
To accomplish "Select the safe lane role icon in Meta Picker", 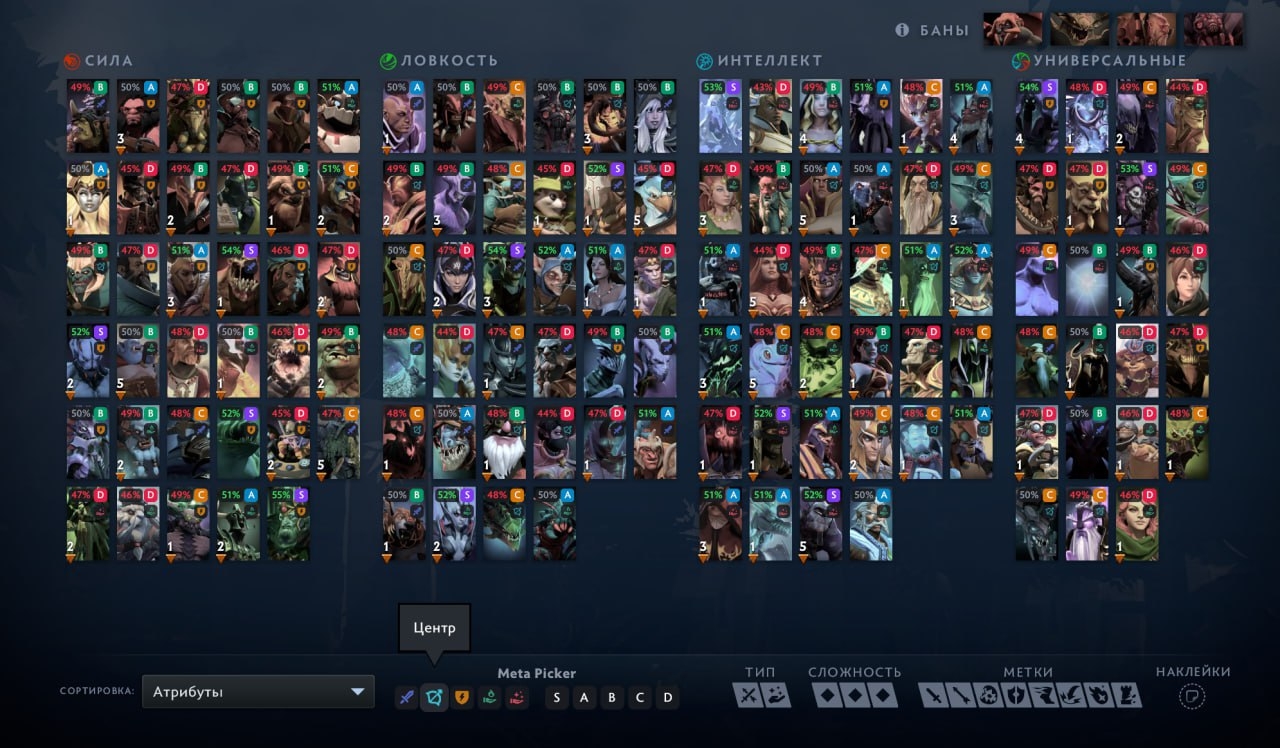I will pos(406,697).
